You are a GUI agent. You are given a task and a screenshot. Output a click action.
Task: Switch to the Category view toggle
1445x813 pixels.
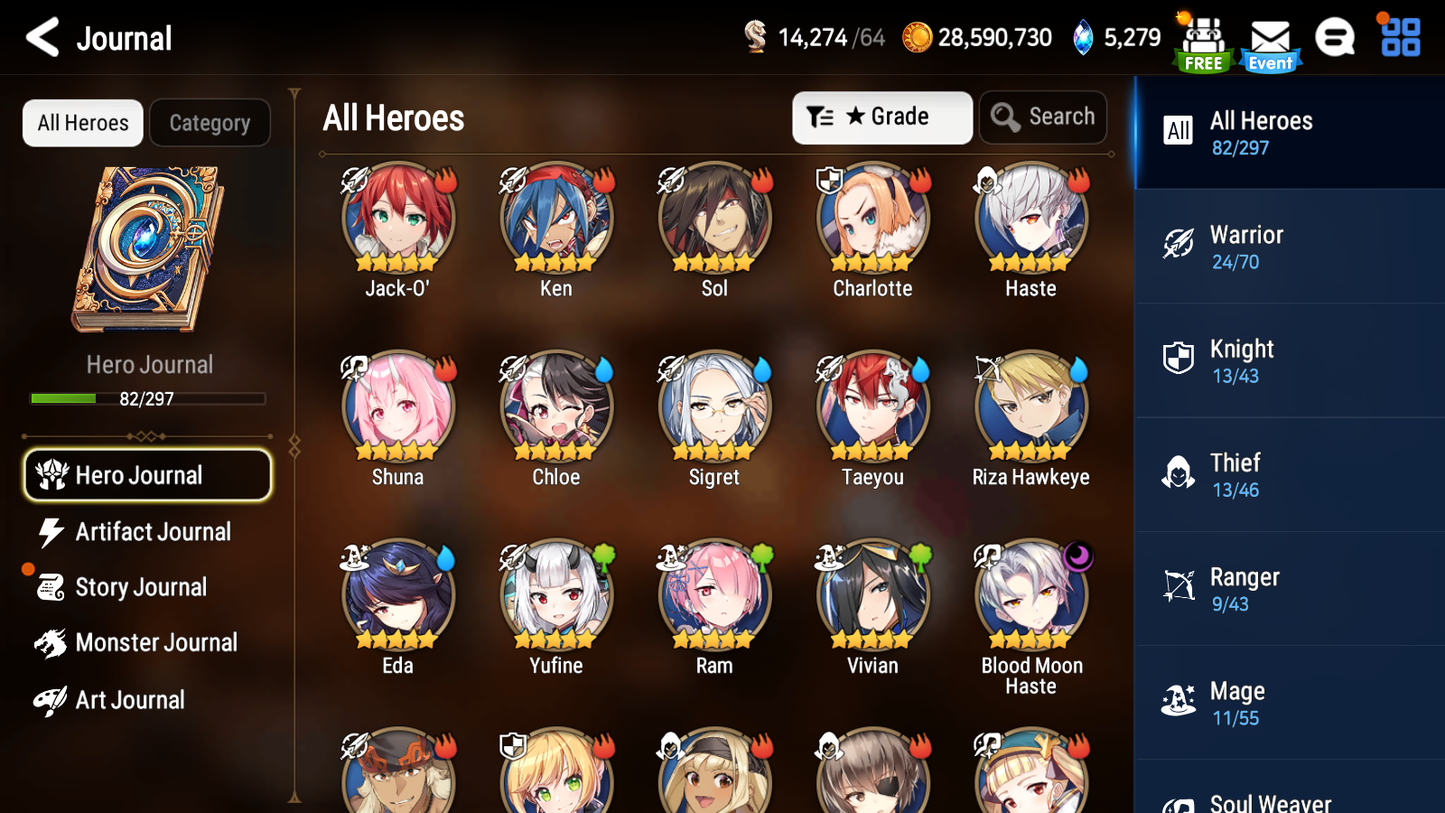pos(210,122)
